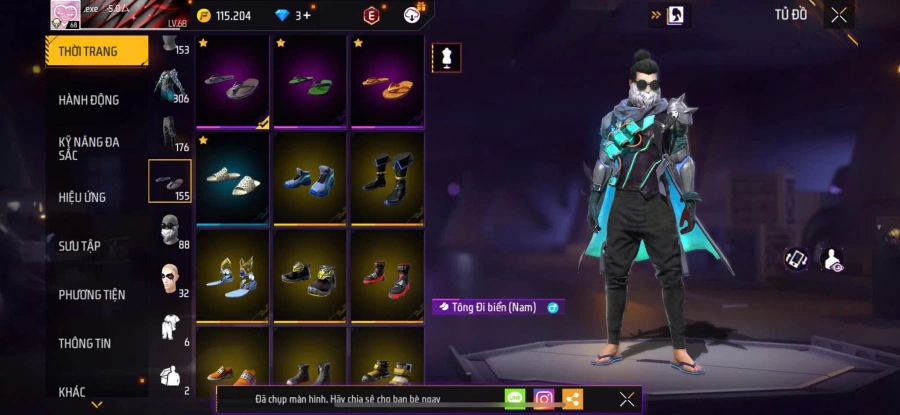Screen dimensions: 900x415
Task: Pick the white sandals item
Action: (x=233, y=177)
